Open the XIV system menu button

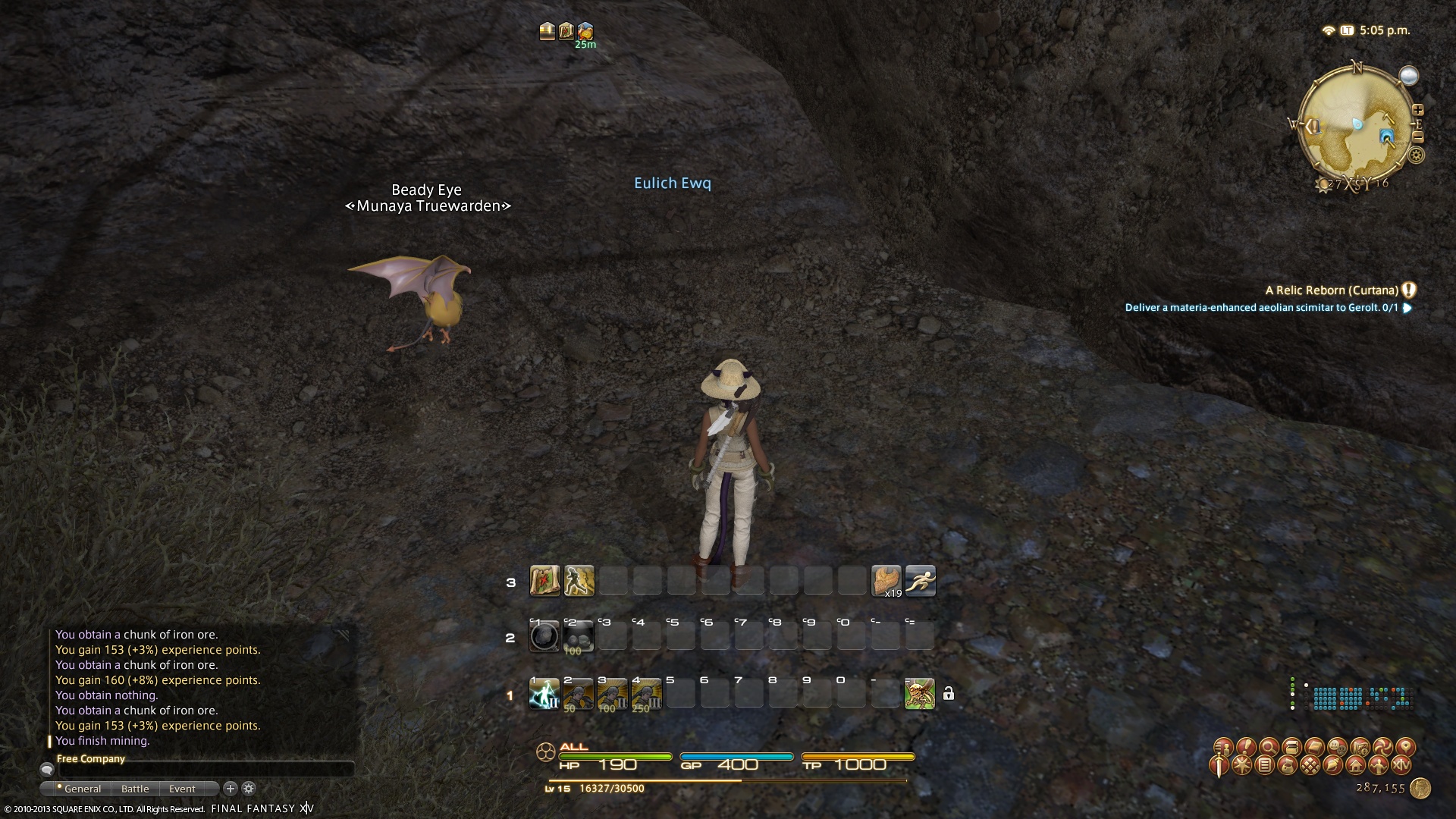[1401, 766]
